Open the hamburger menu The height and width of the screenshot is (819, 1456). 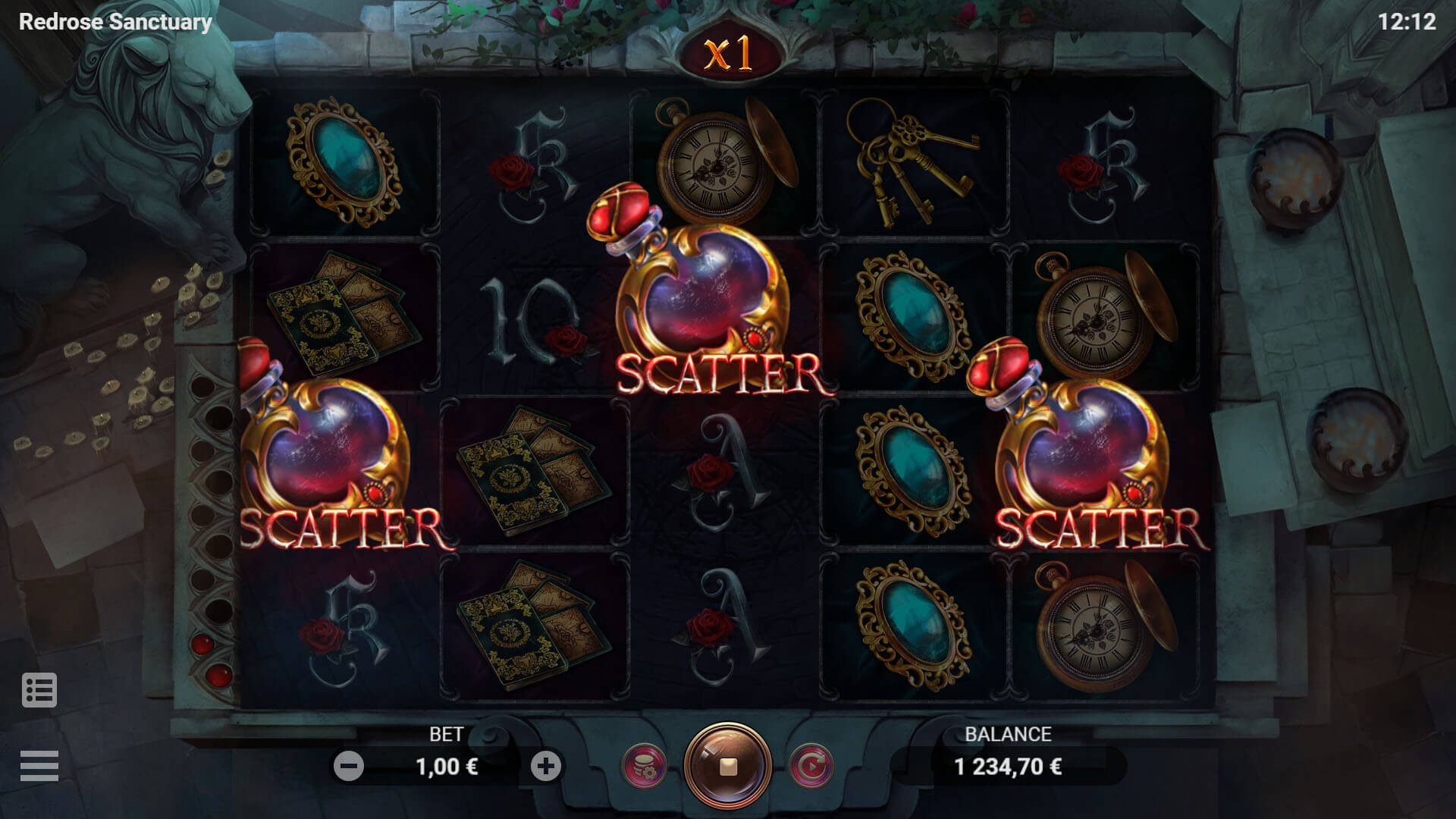(39, 765)
